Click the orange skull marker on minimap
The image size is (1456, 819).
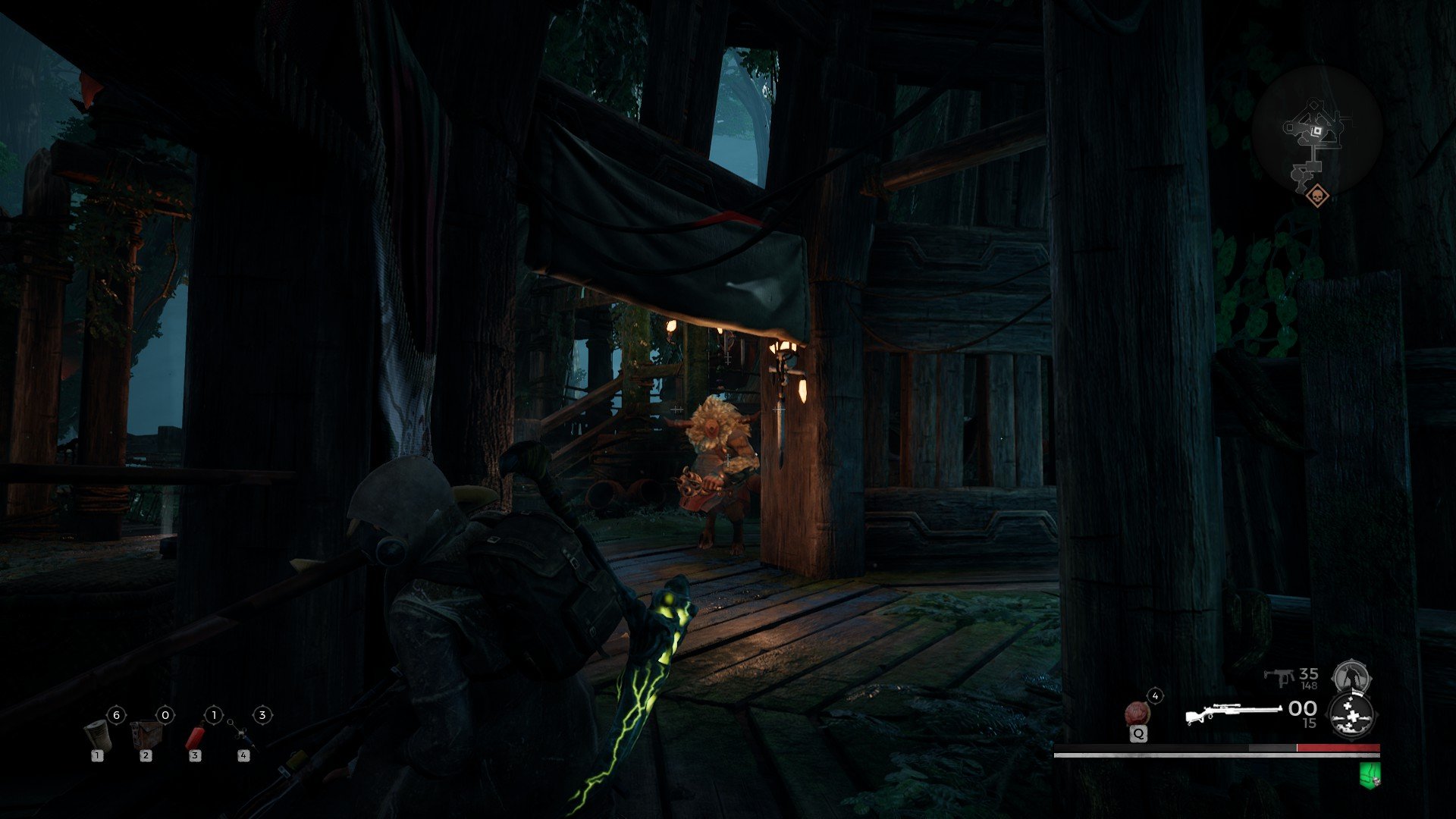[1318, 196]
